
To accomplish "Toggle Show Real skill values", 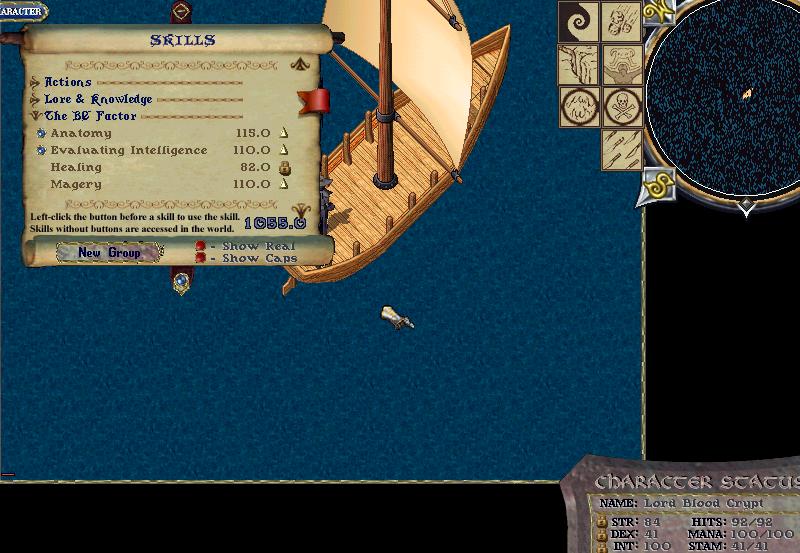I will point(201,246).
